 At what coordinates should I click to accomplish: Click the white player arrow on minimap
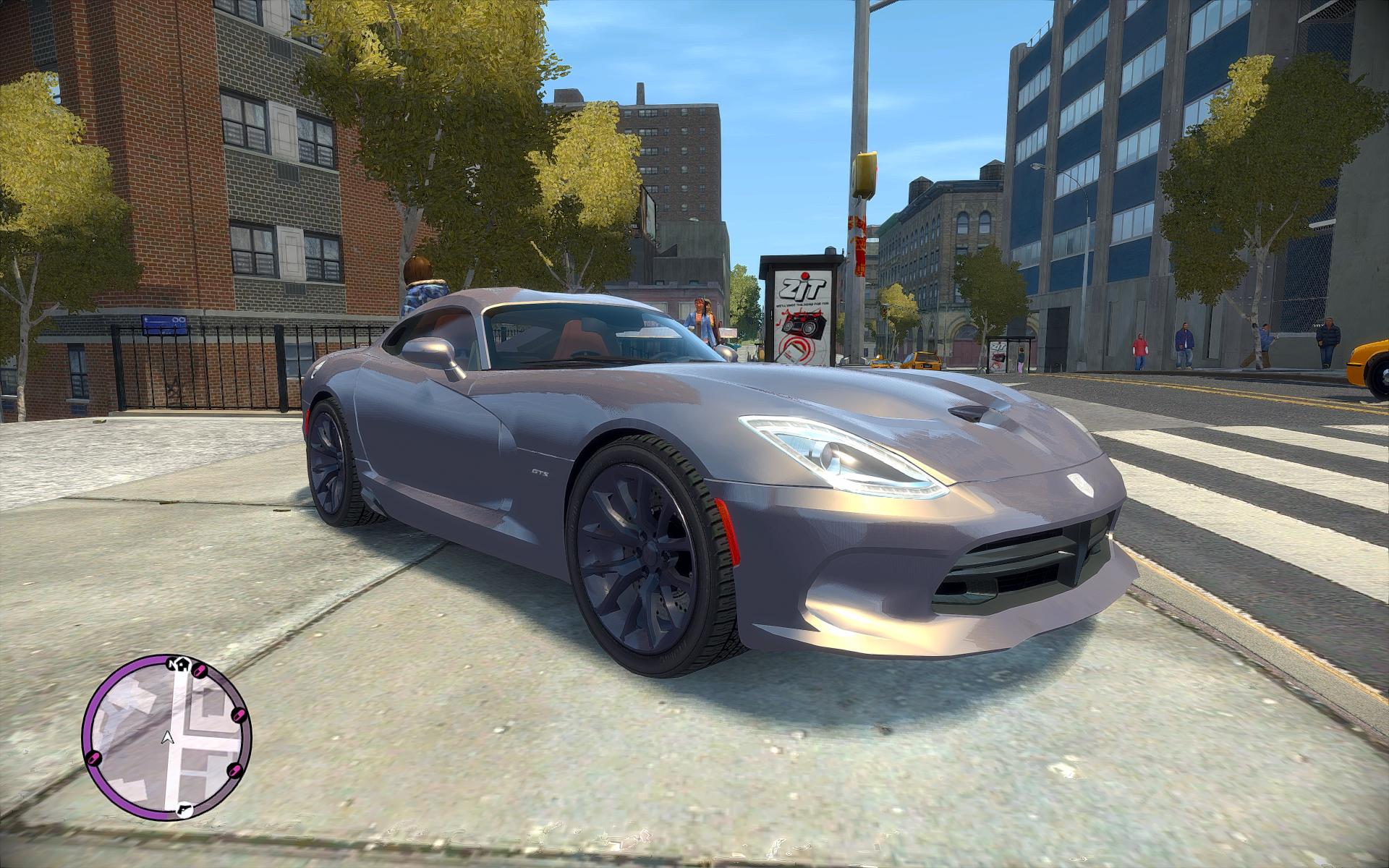pyautogui.click(x=168, y=738)
